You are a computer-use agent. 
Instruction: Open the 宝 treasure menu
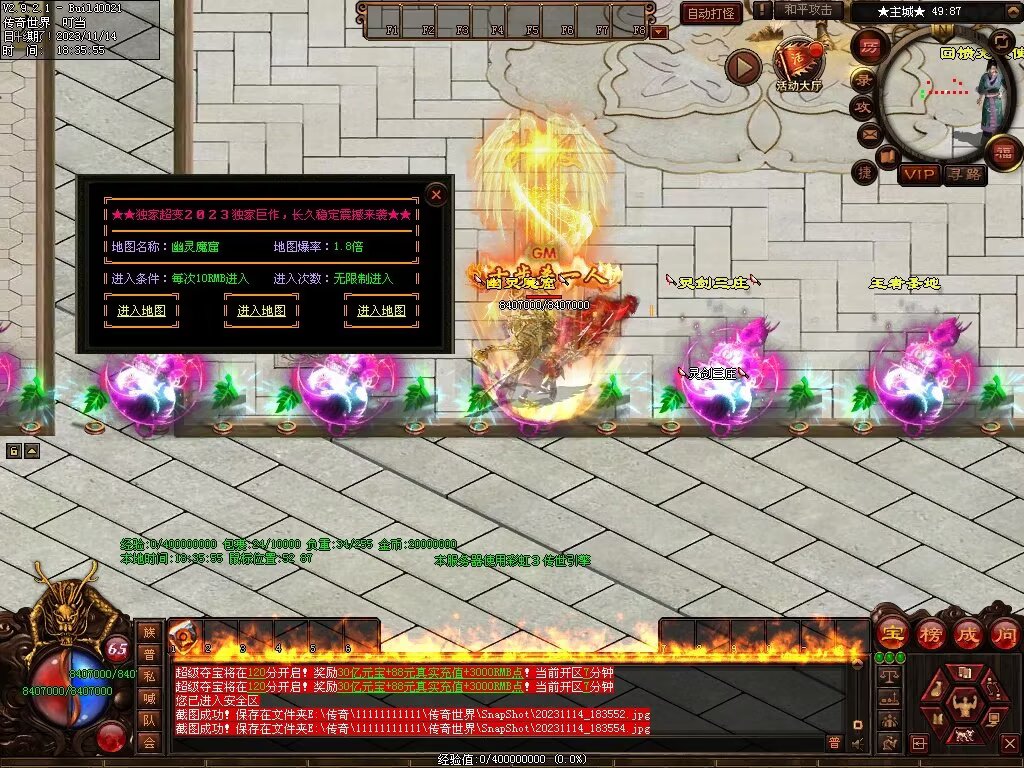point(891,633)
